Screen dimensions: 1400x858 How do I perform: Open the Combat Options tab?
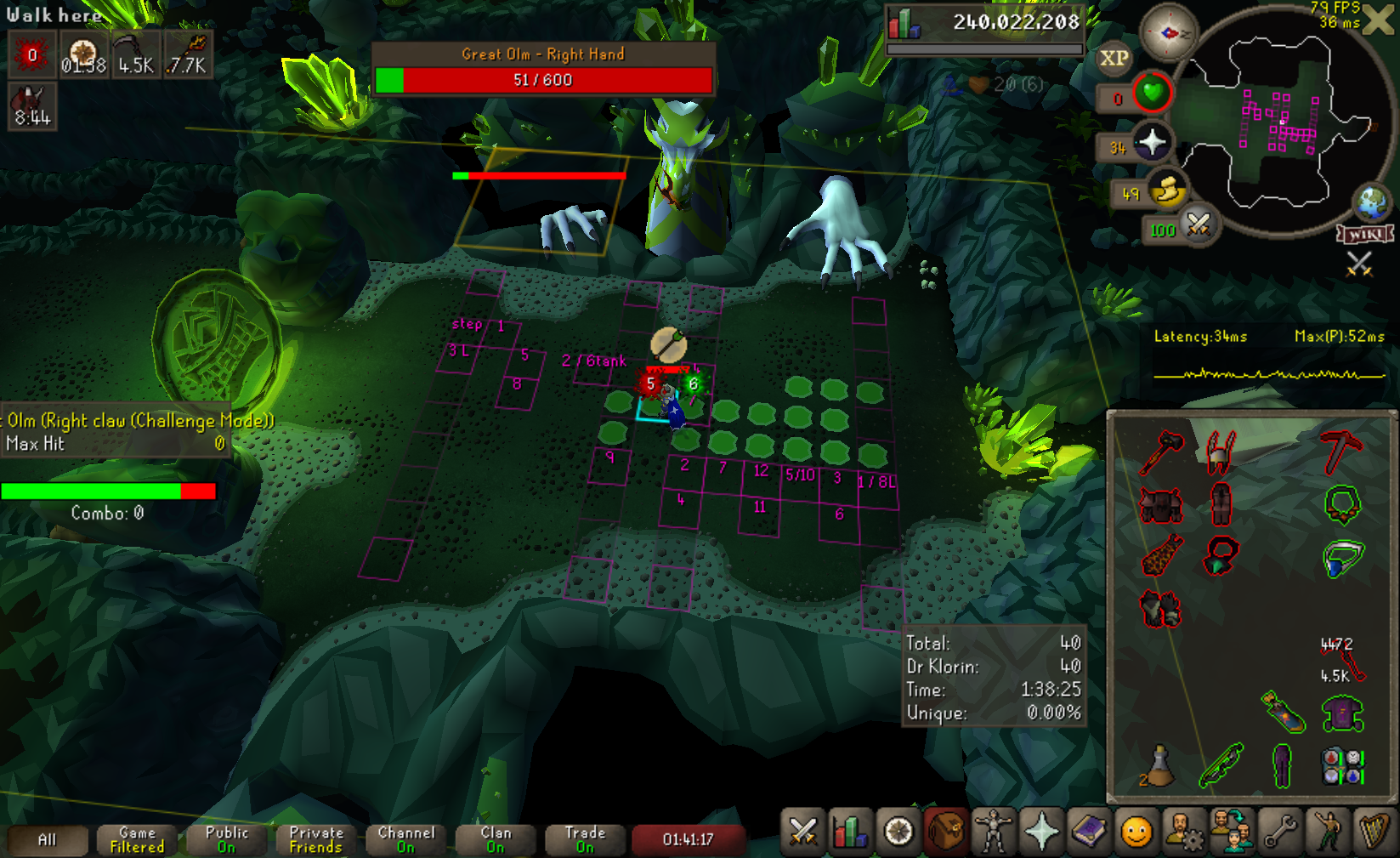[x=802, y=832]
